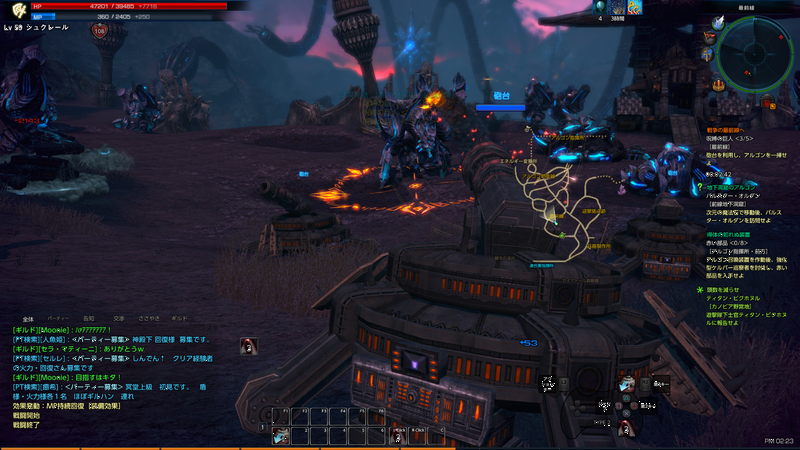800x450 pixels.
Task: Show the ささやき whisper tab
Action: (x=148, y=318)
